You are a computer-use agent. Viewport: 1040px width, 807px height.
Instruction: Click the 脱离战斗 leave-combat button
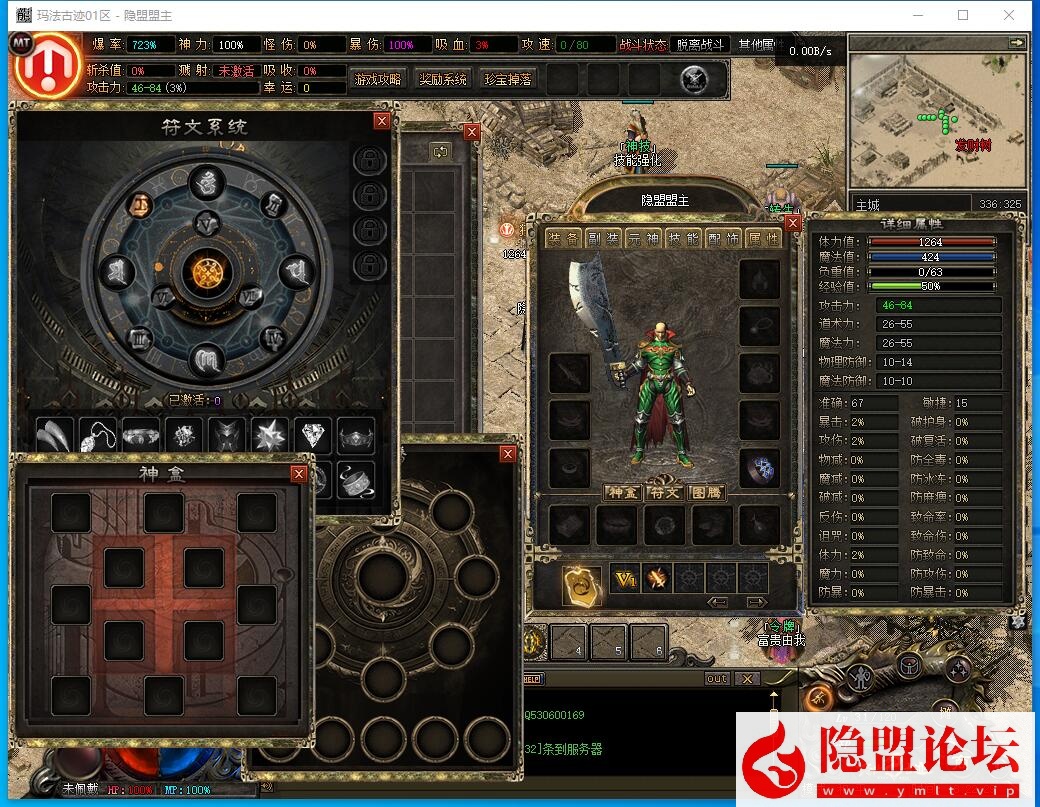click(701, 45)
